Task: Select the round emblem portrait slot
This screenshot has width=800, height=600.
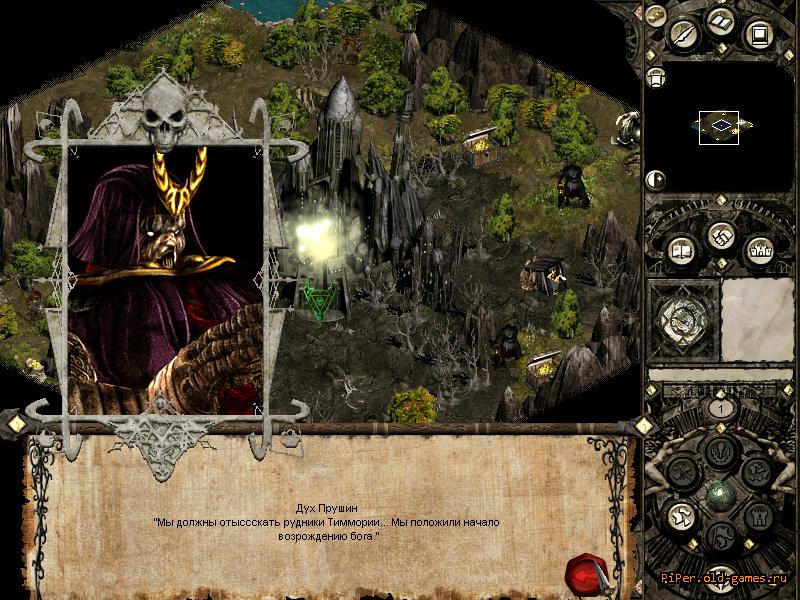Action: click(x=684, y=320)
